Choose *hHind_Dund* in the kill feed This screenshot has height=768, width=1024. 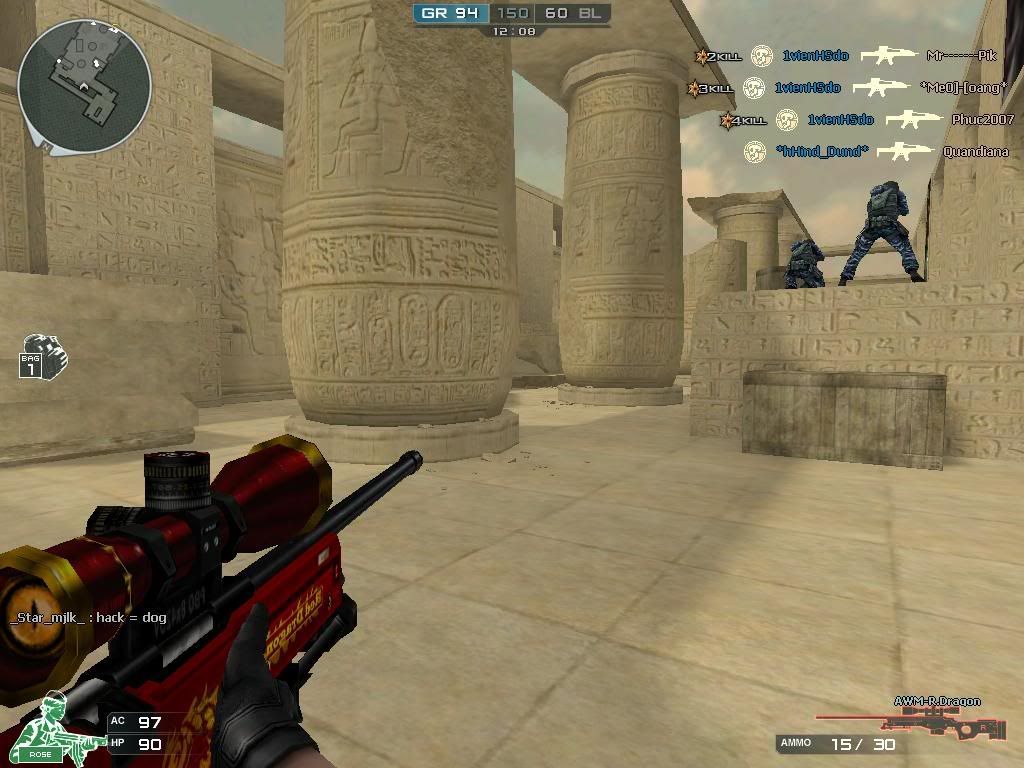coord(822,152)
